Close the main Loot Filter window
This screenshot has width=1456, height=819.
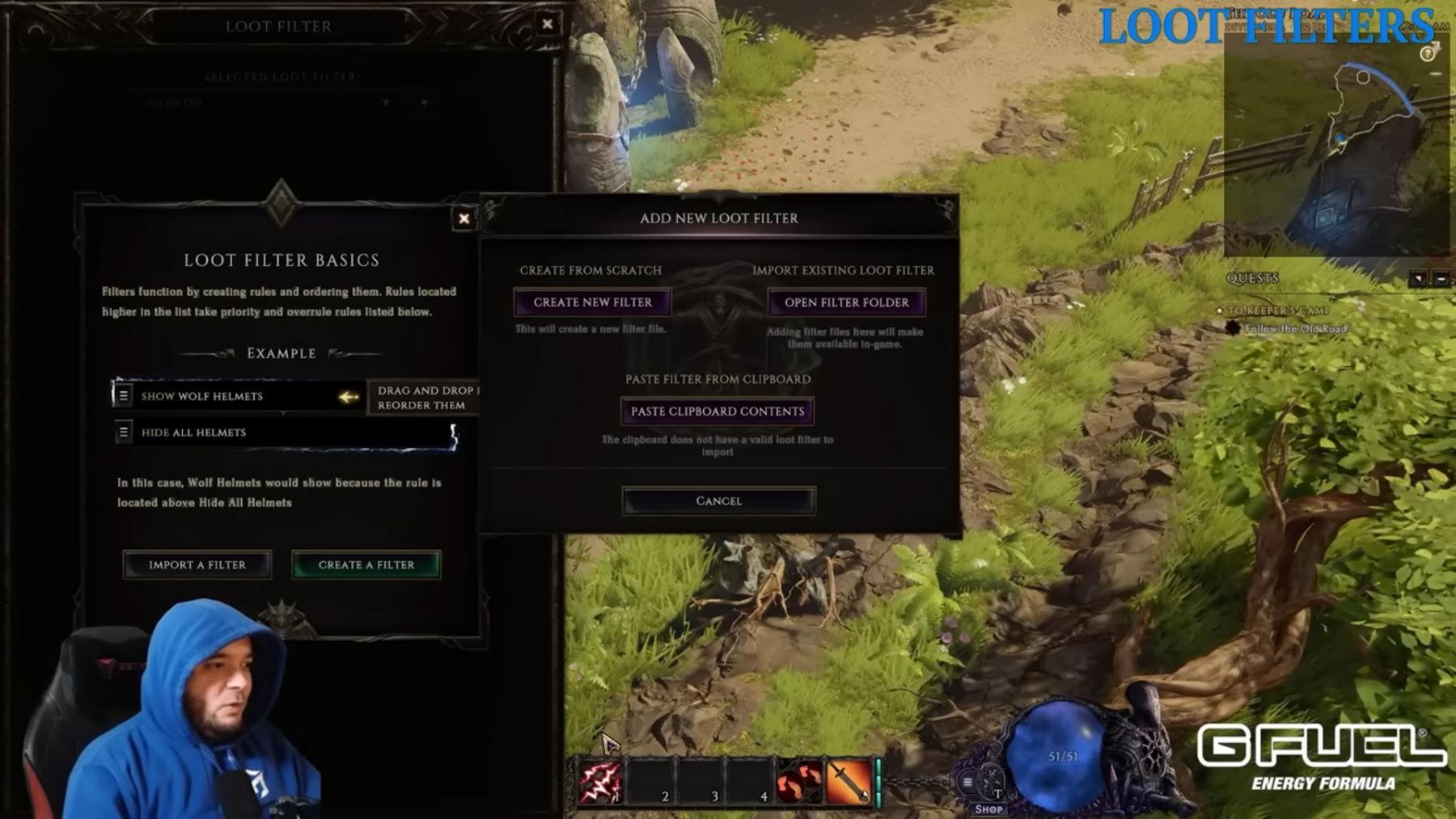pyautogui.click(x=548, y=24)
